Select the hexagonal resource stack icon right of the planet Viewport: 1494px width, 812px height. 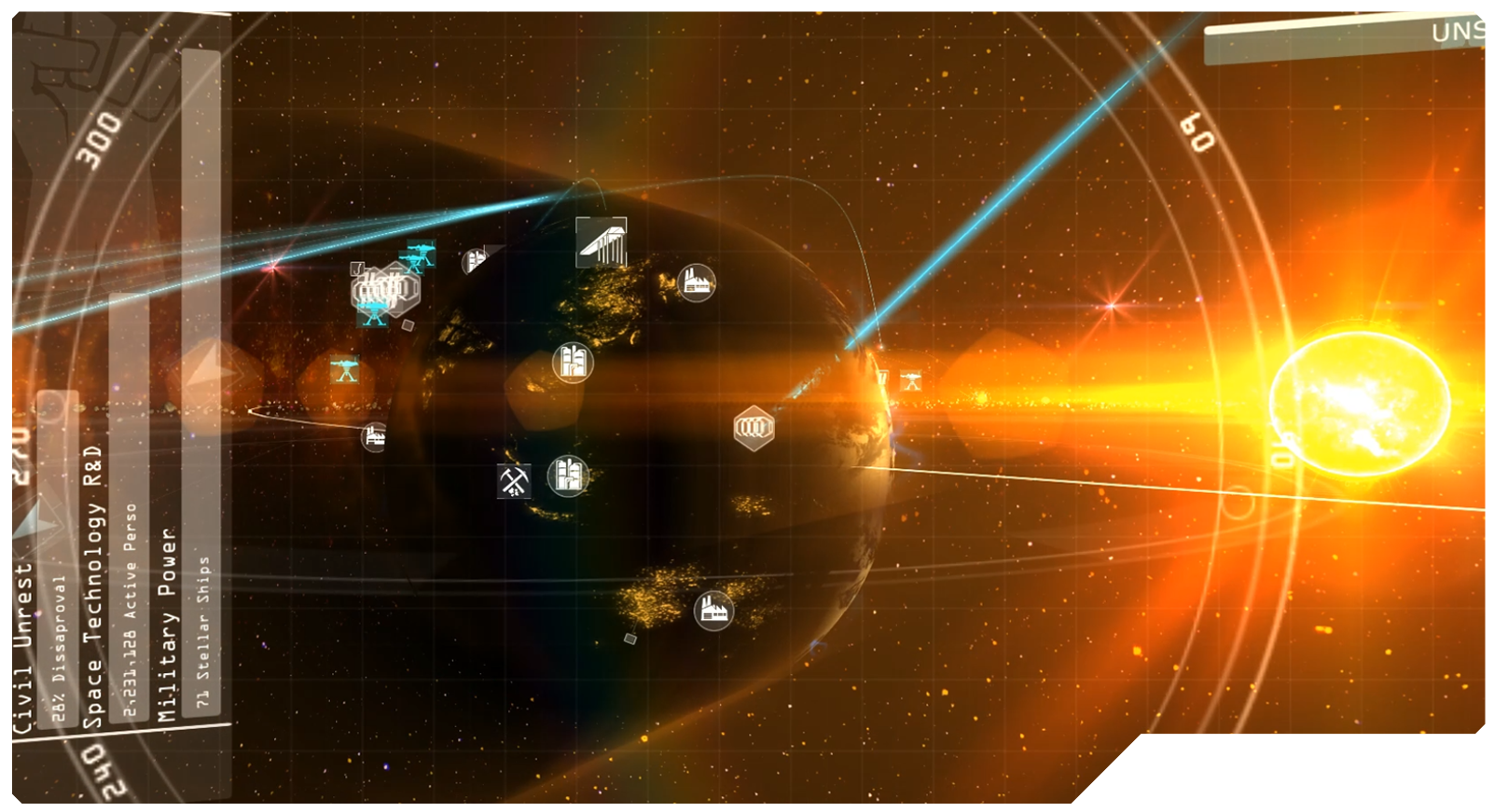point(753,427)
